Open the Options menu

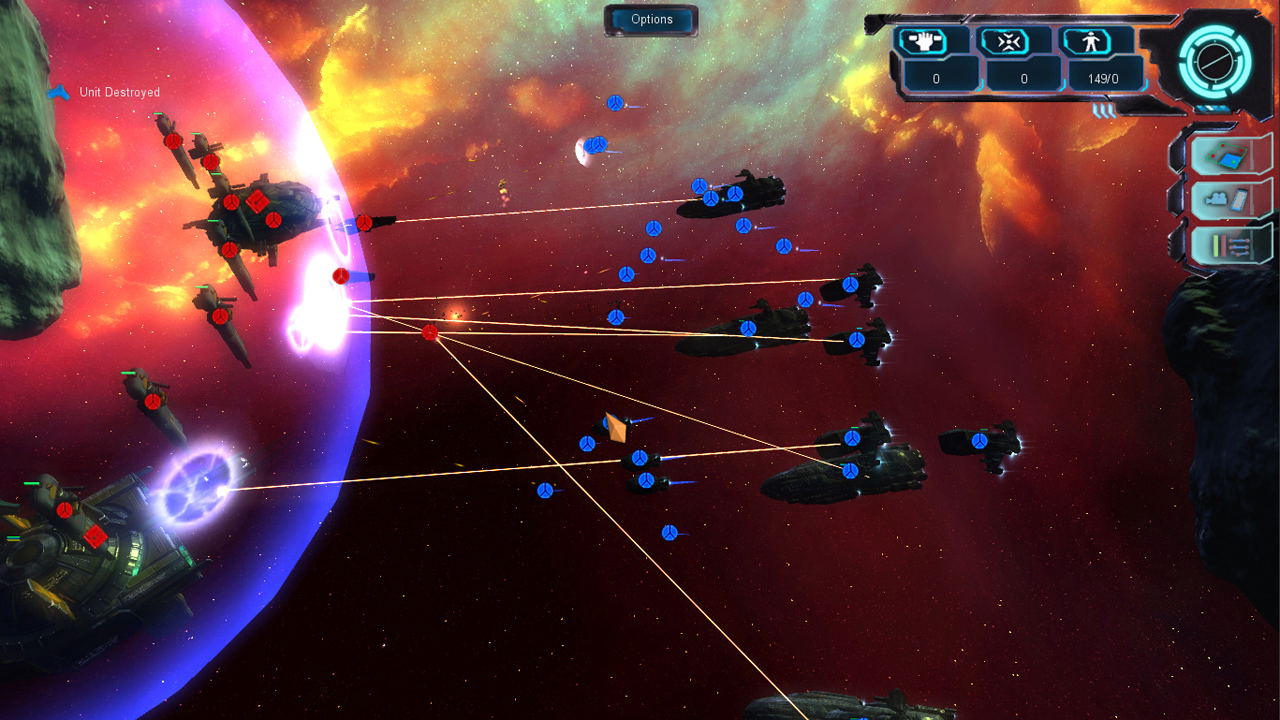(651, 20)
